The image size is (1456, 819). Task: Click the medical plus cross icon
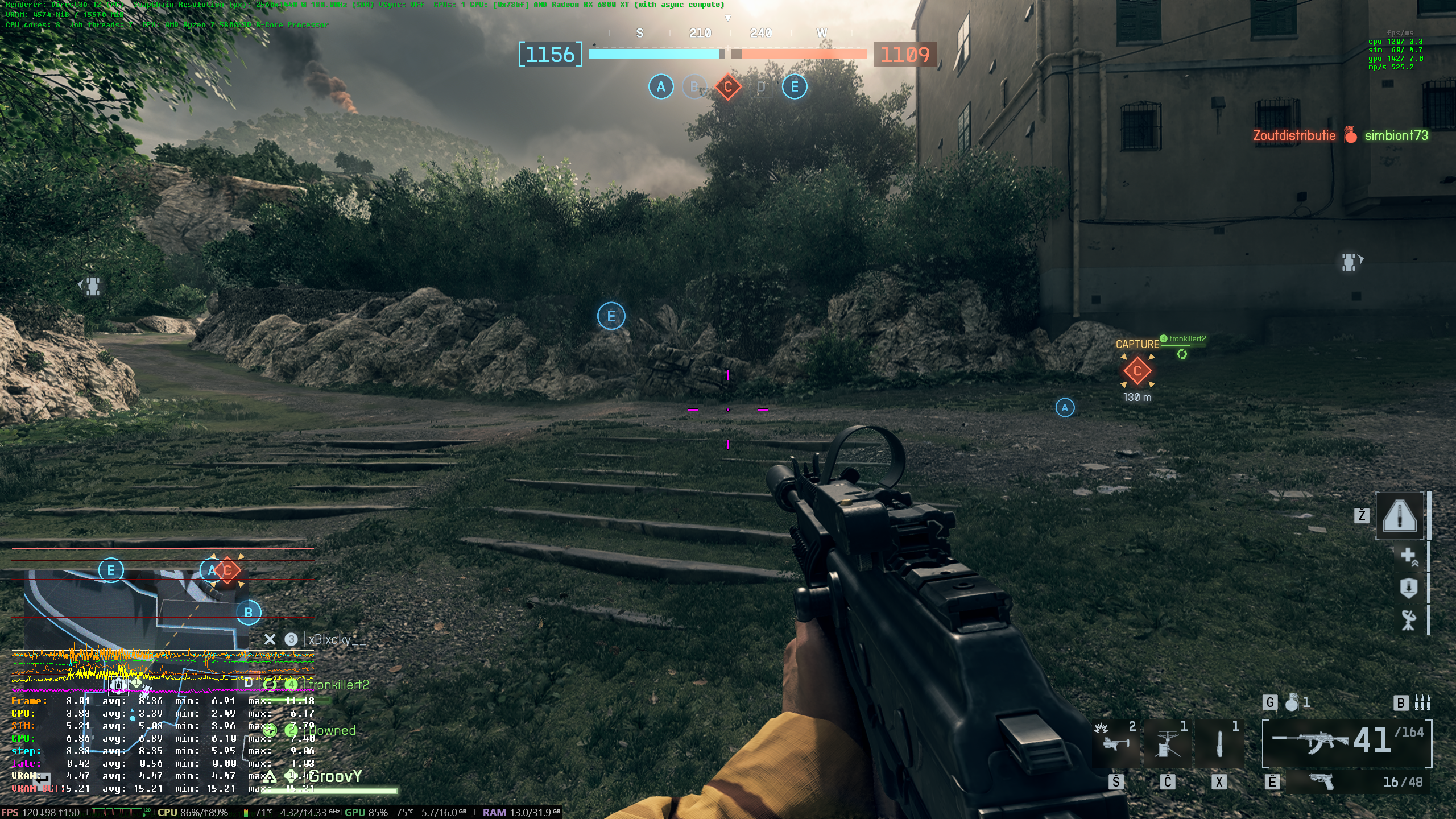[1408, 556]
